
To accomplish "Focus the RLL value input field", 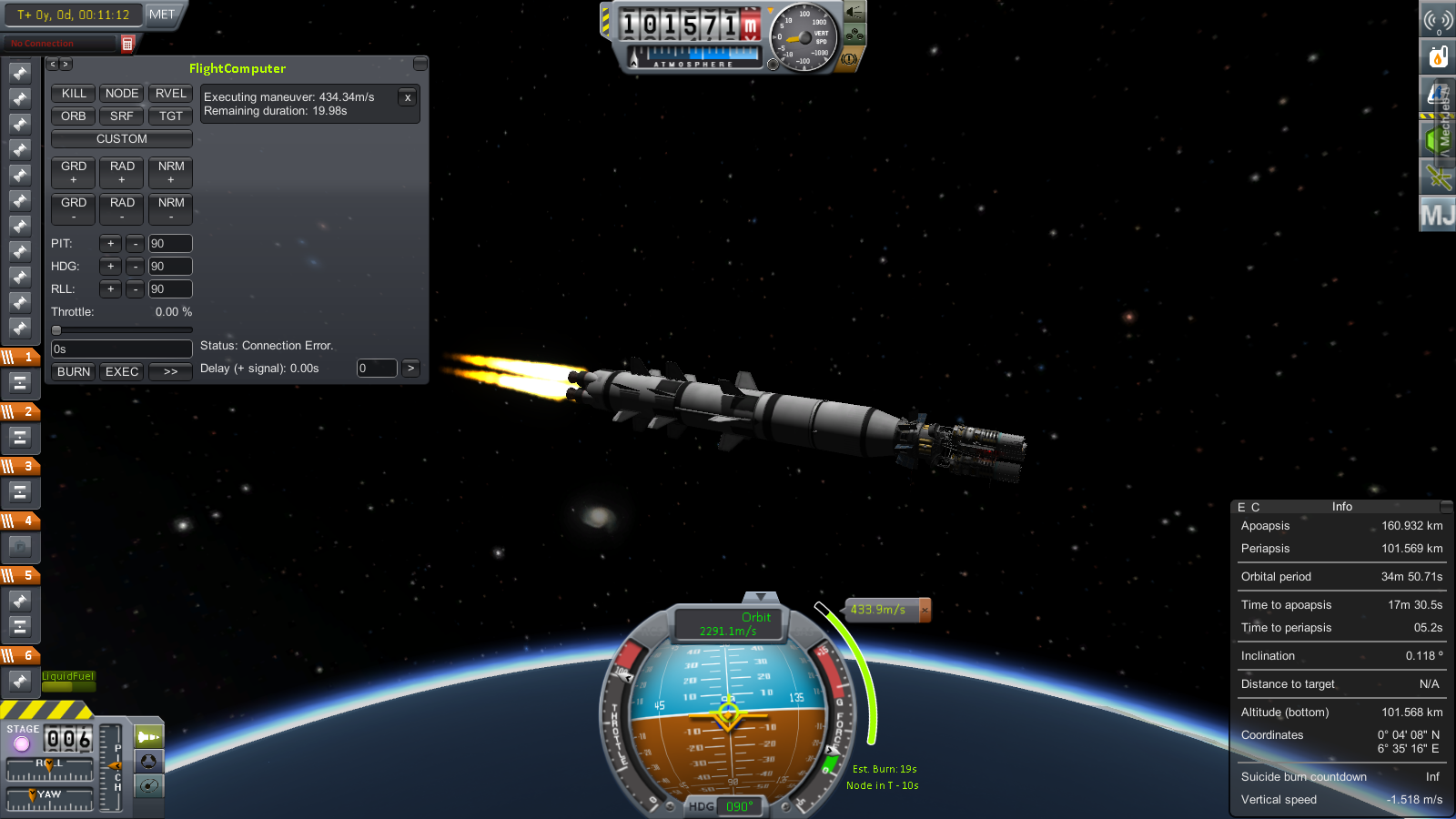I will (x=170, y=289).
